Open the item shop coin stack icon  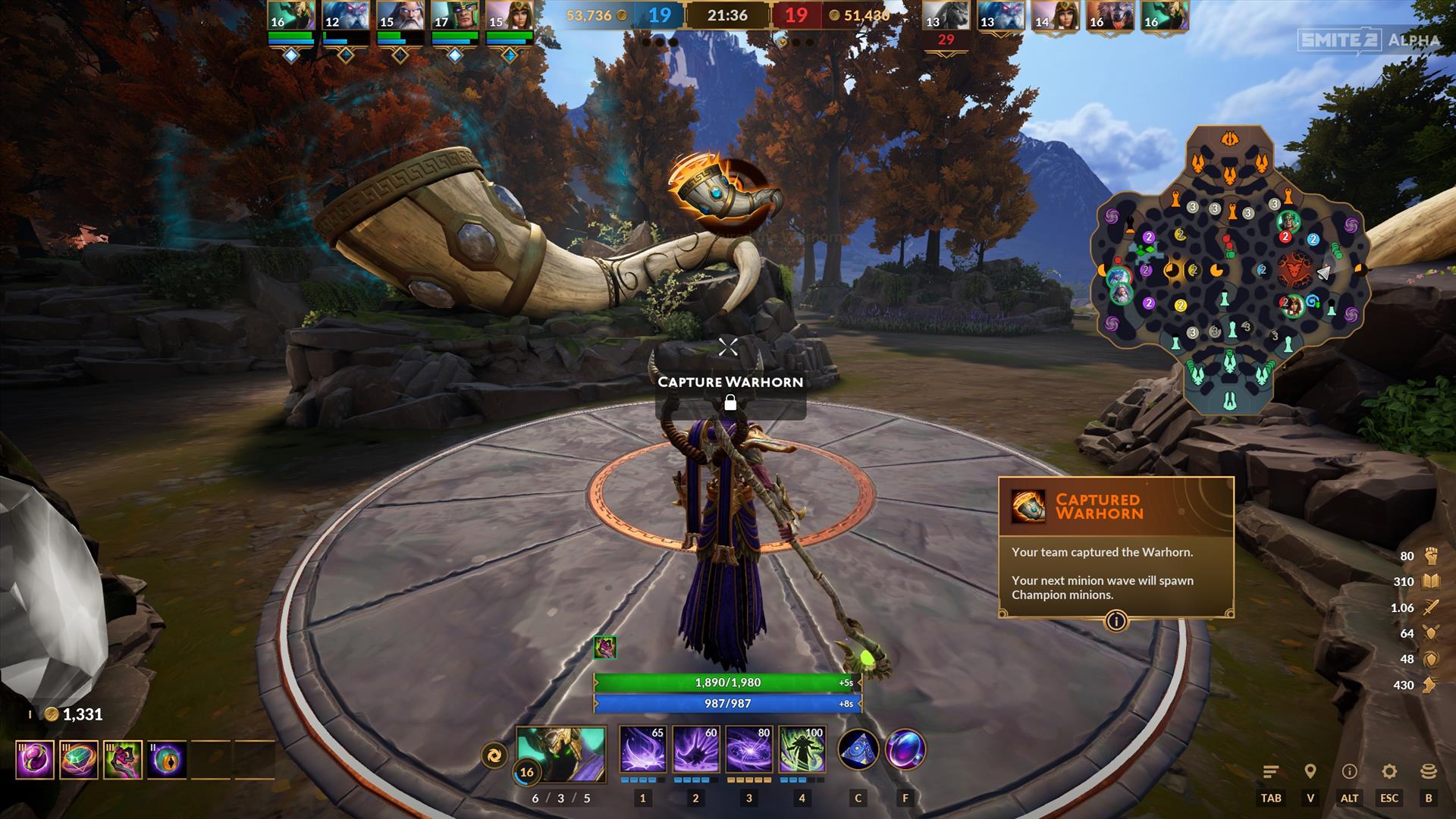pyautogui.click(x=1429, y=772)
